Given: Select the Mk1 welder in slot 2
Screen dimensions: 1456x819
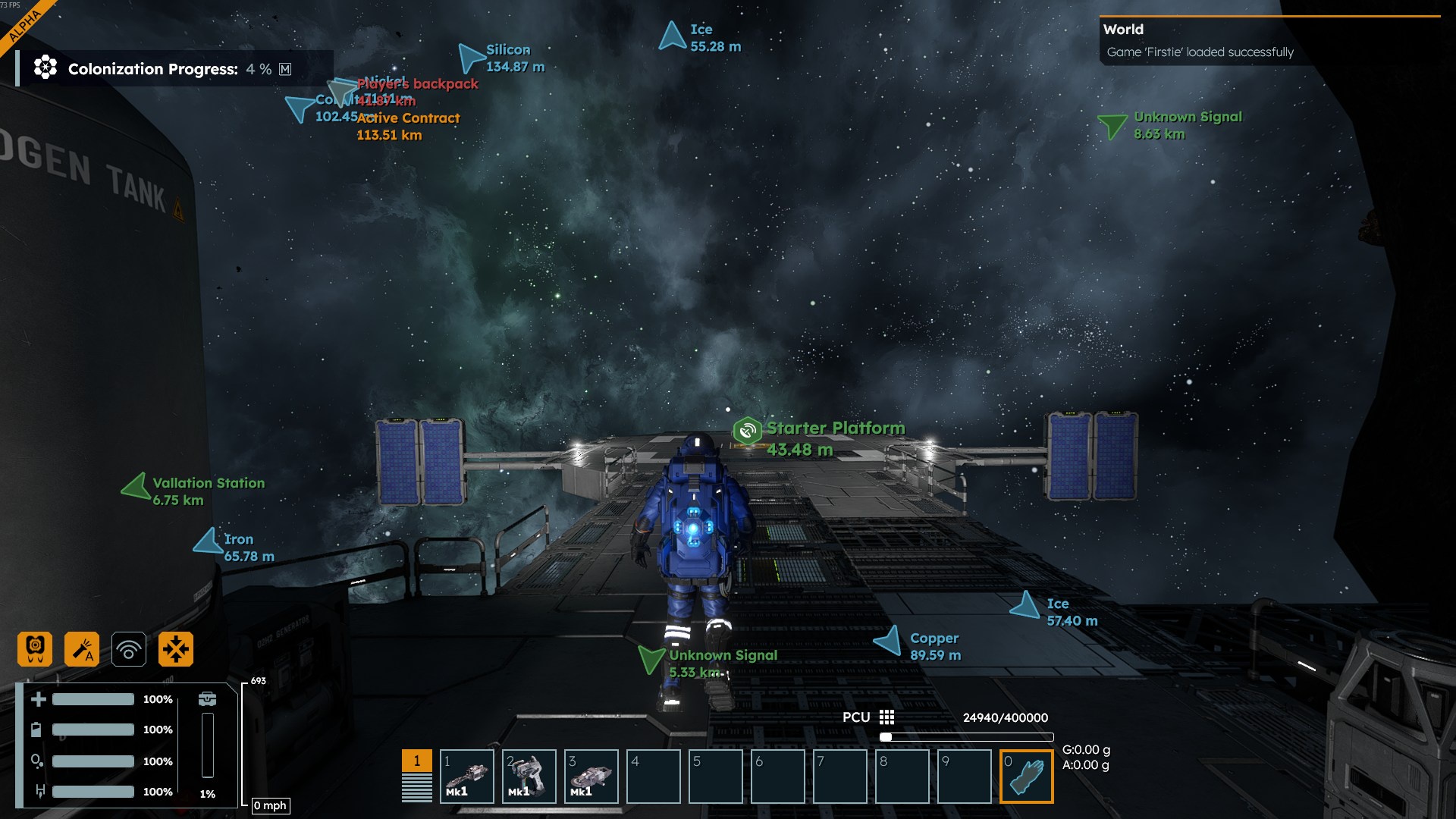Looking at the screenshot, I should click(x=529, y=777).
